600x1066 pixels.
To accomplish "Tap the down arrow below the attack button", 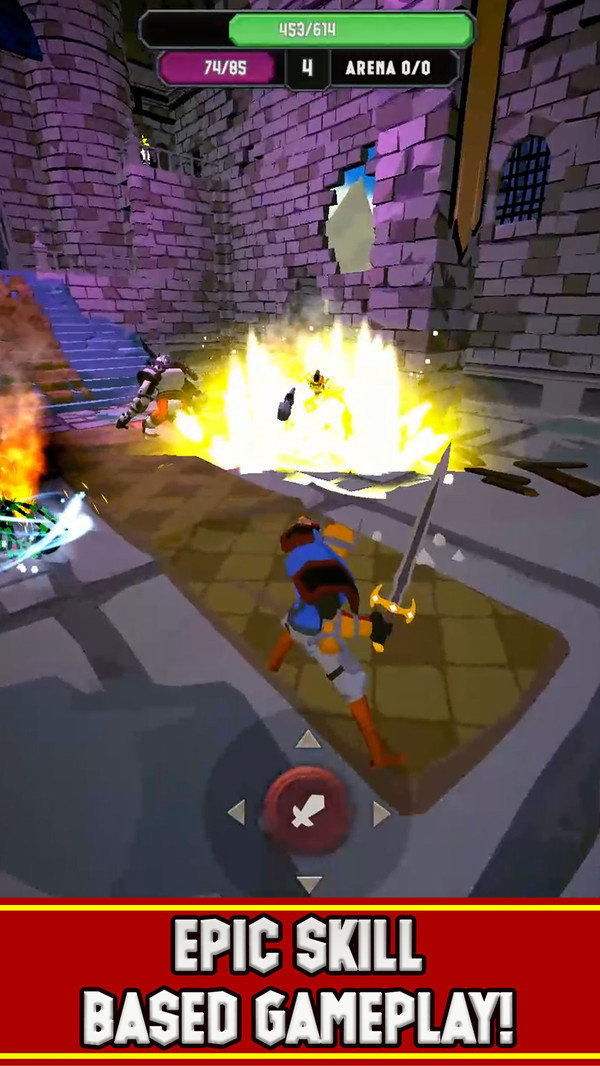I will [x=308, y=884].
